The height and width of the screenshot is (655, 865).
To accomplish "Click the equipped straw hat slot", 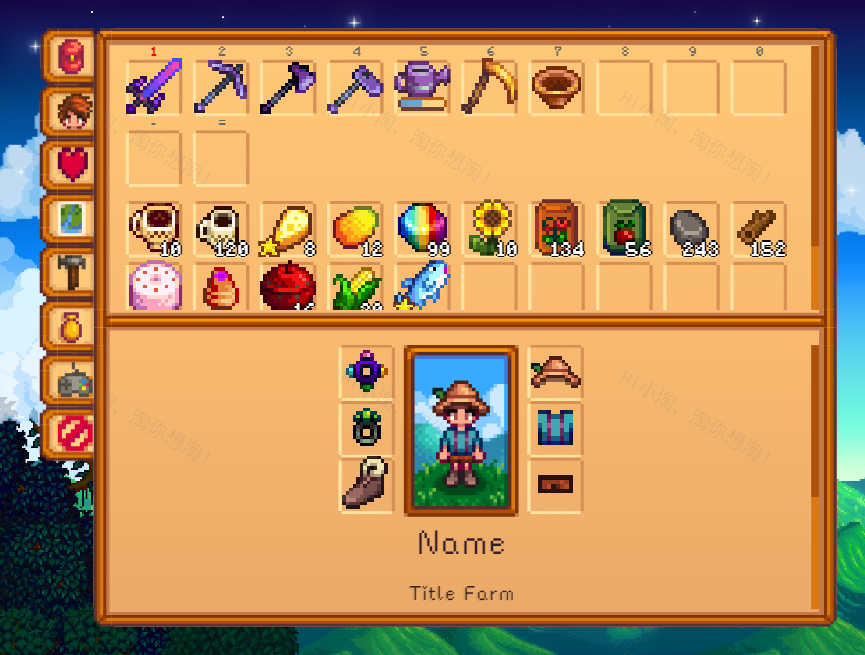I will 555,372.
